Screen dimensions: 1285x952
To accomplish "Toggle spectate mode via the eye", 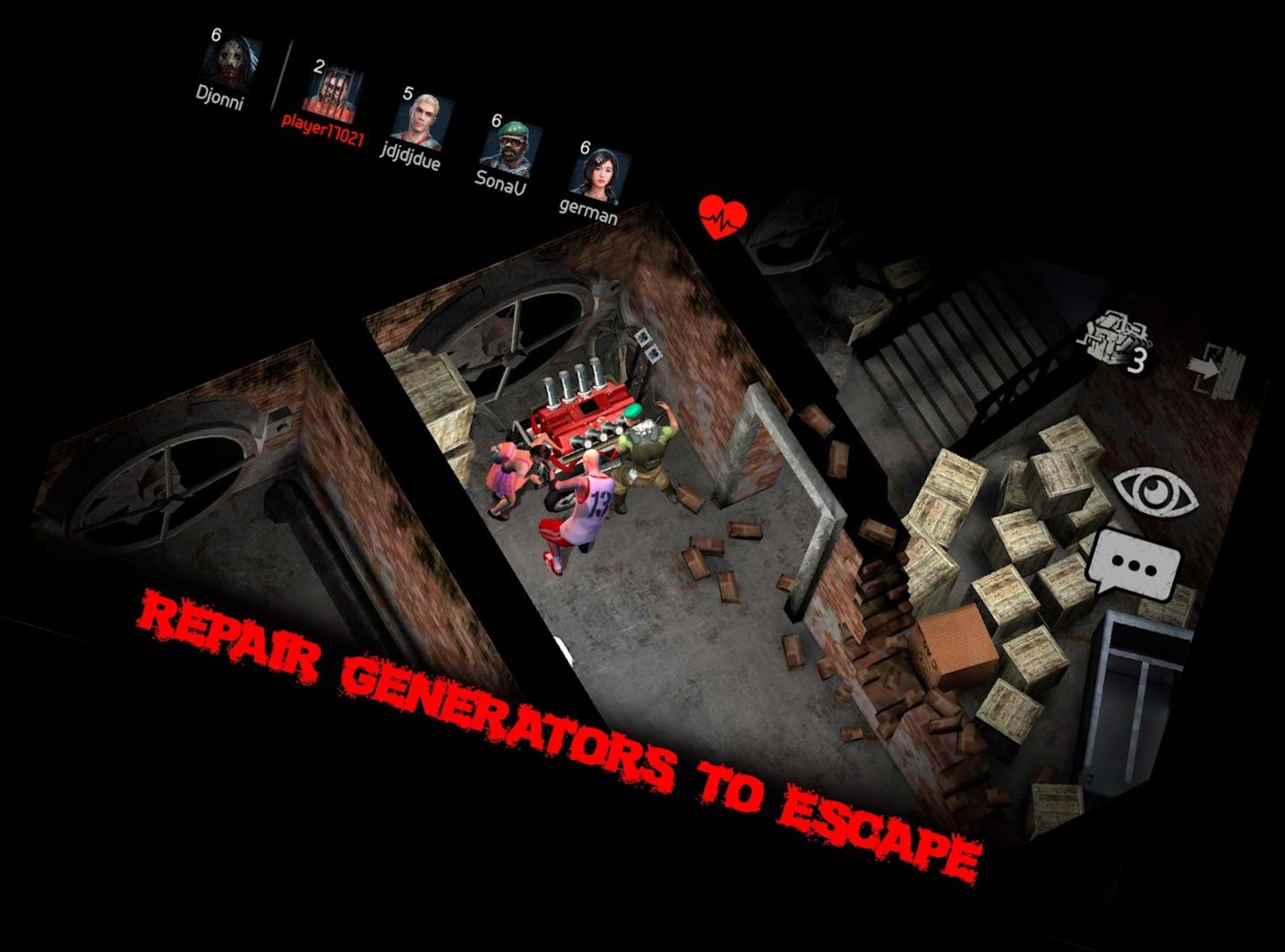I will point(1155,489).
